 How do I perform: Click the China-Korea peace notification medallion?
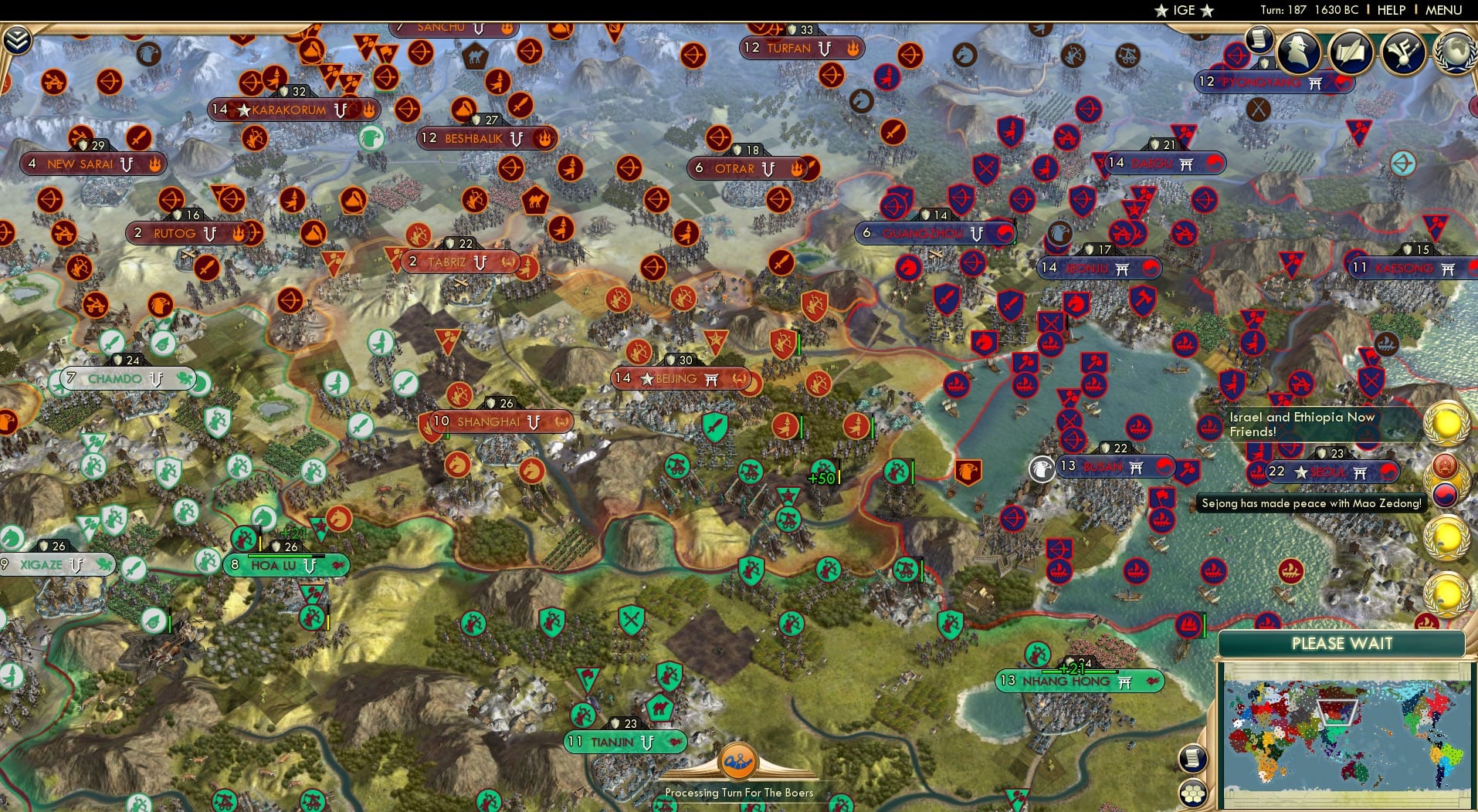pyautogui.click(x=1446, y=480)
